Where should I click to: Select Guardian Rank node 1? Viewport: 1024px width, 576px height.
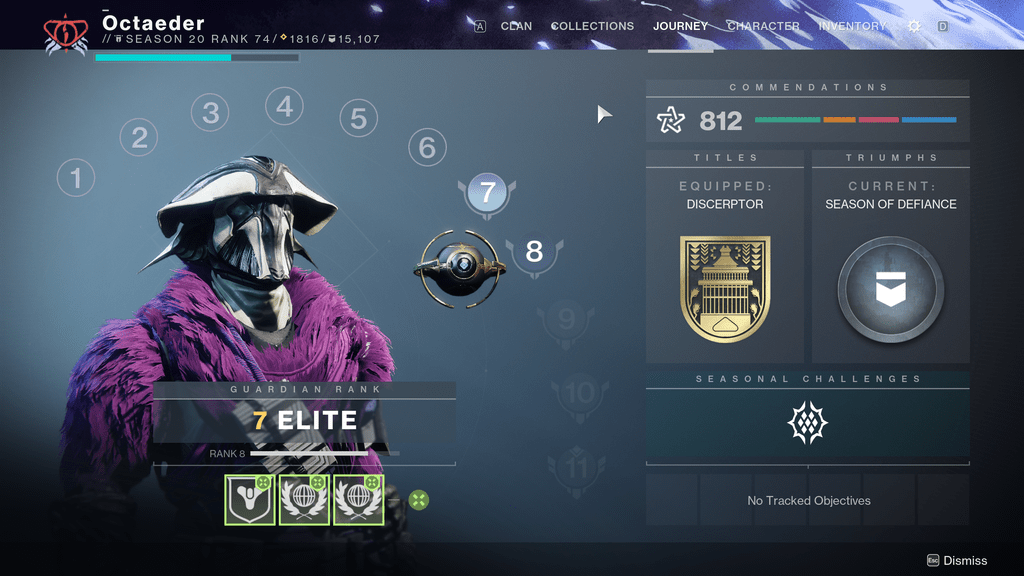75,179
